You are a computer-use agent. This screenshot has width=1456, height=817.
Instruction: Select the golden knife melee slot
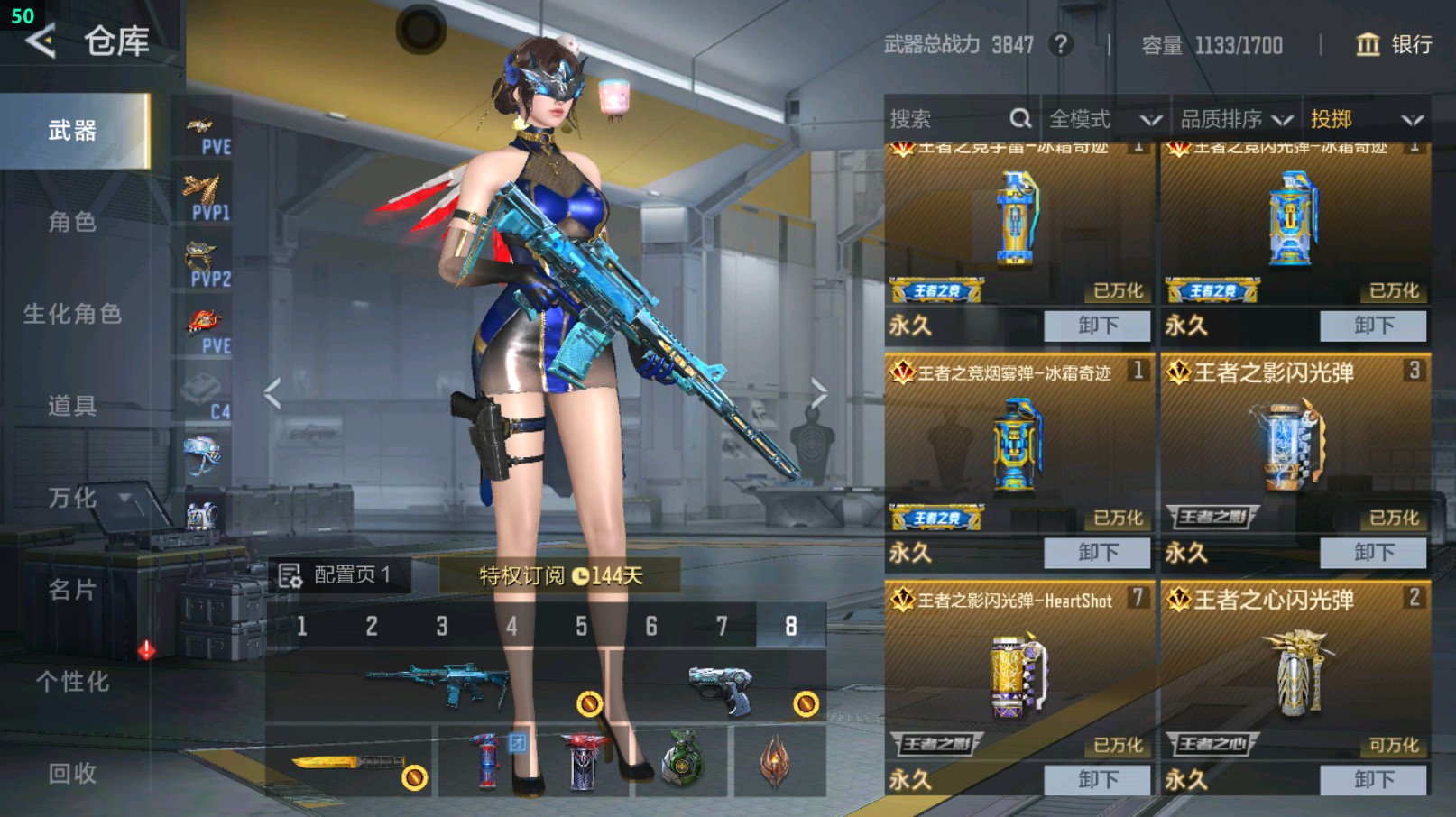pyautogui.click(x=349, y=762)
